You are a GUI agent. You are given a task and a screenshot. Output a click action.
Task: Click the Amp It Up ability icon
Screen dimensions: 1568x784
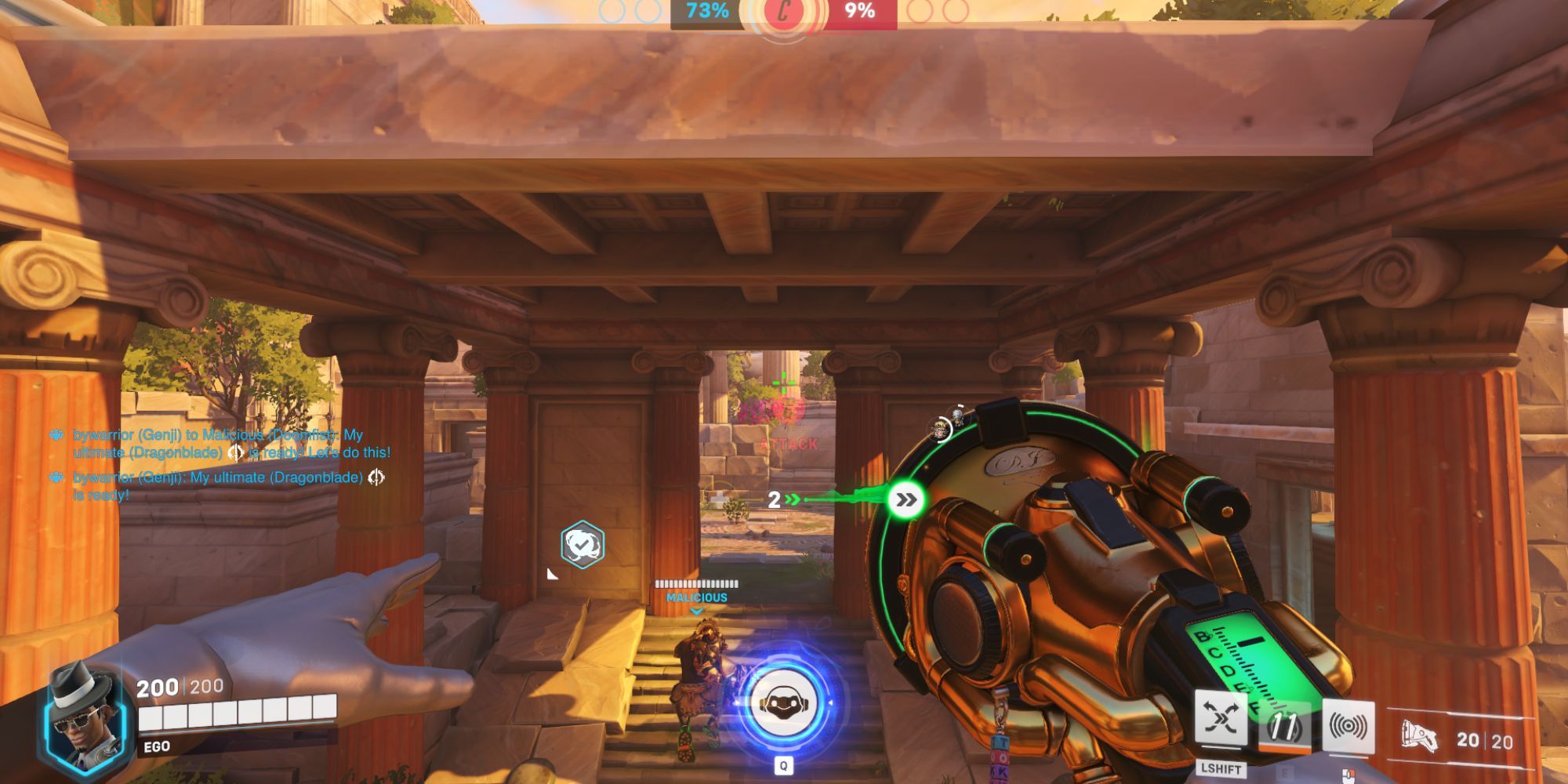1287,727
